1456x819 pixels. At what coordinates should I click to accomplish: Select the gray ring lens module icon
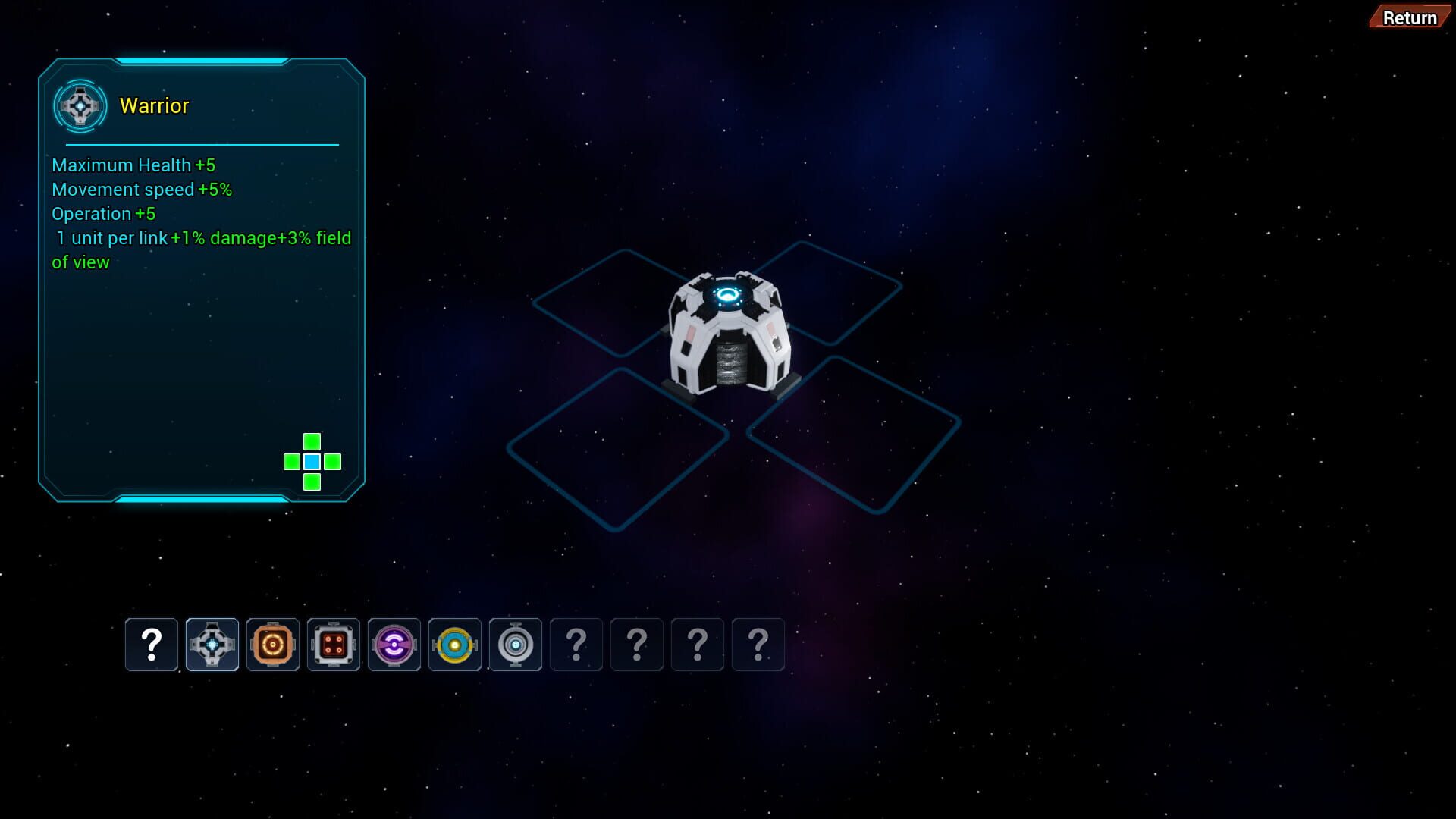point(515,645)
